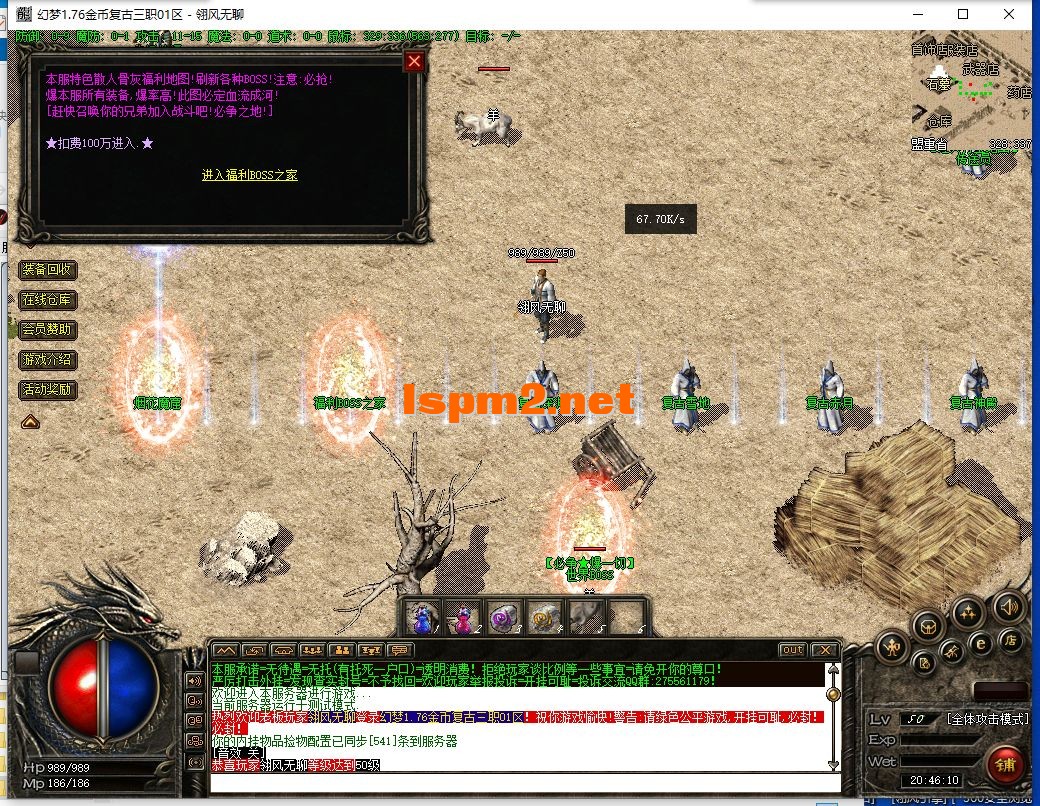The width and height of the screenshot is (1040, 806).
Task: Open the 在线仓库 online warehouse
Action: [47, 300]
